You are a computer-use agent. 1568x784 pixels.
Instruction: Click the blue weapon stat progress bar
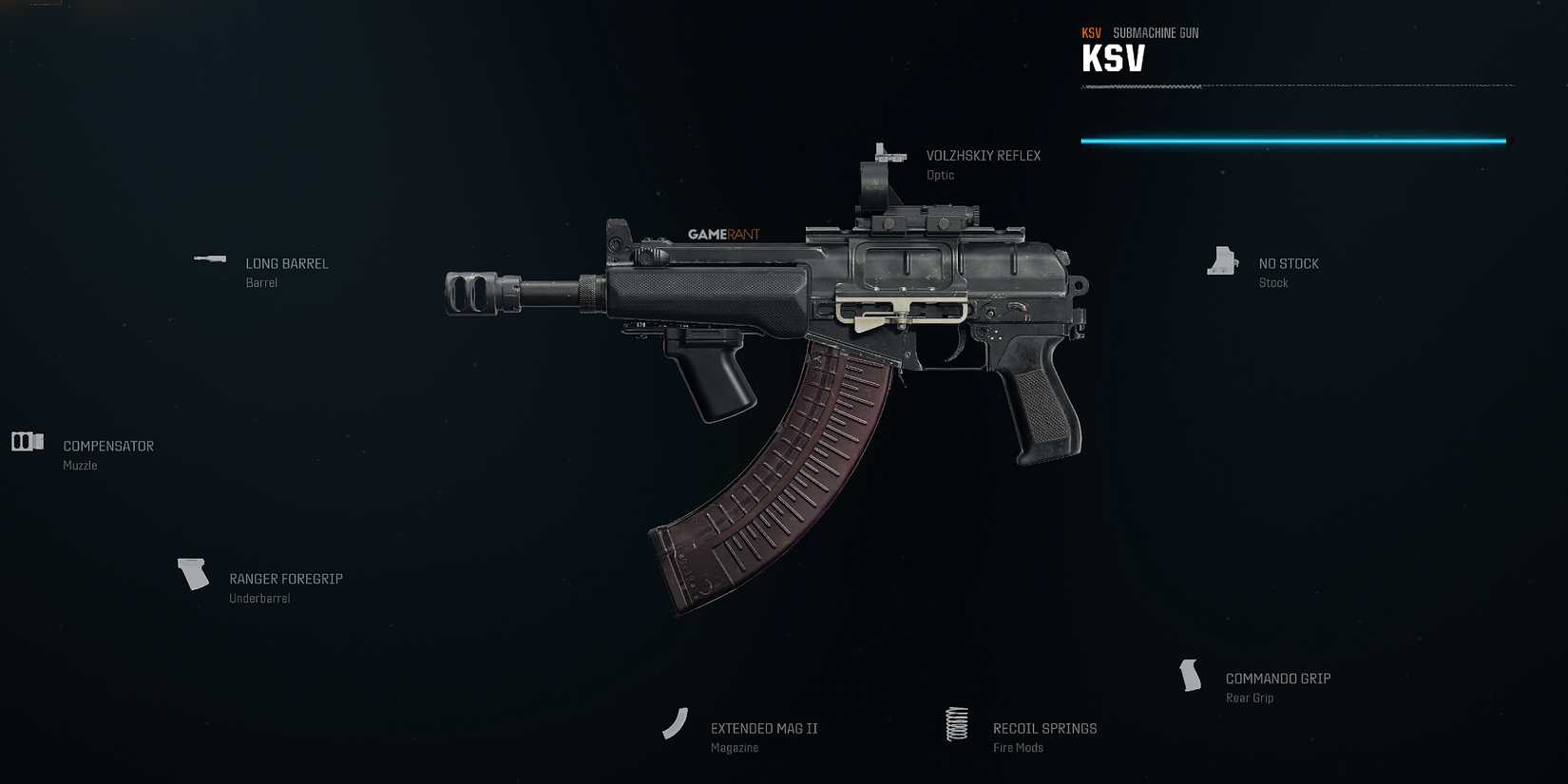[1292, 140]
